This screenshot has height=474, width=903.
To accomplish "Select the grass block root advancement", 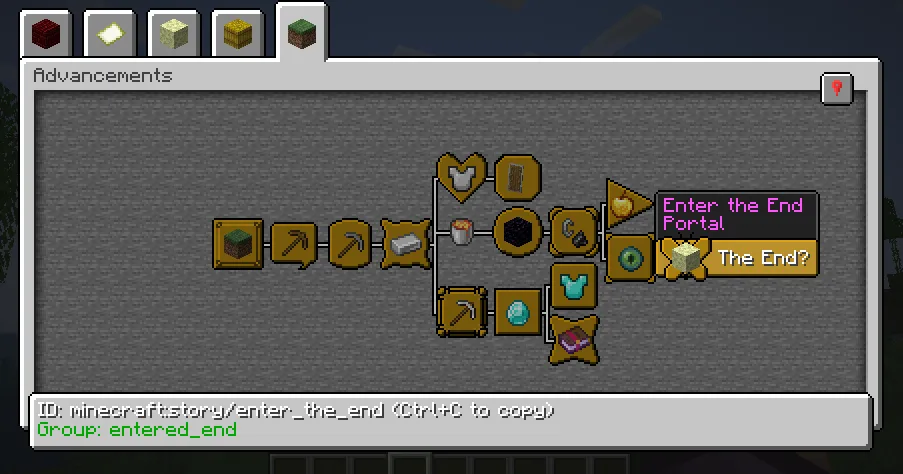I will pos(238,244).
